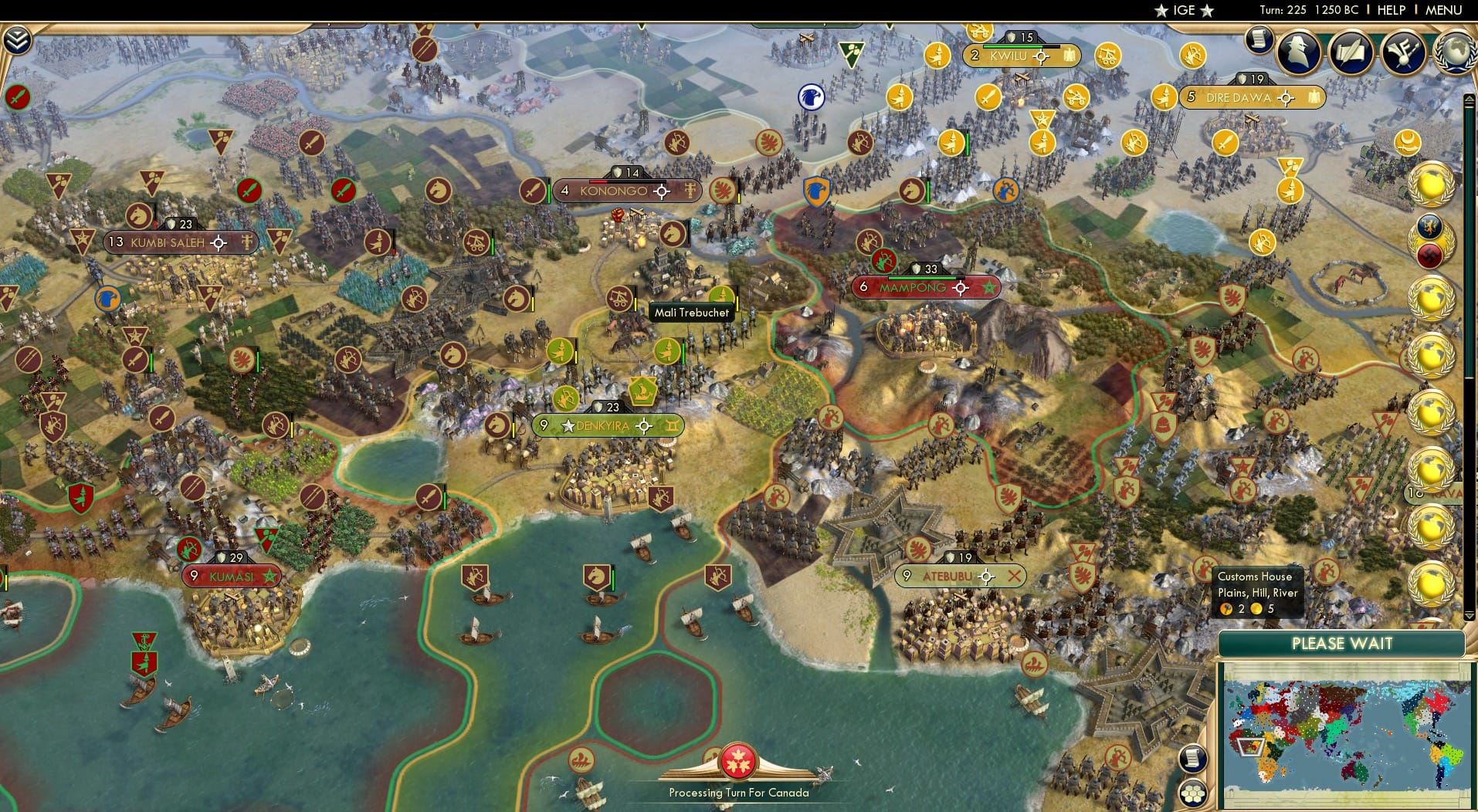The image size is (1478, 812).
Task: Open the HELP screen
Action: pyautogui.click(x=1392, y=11)
